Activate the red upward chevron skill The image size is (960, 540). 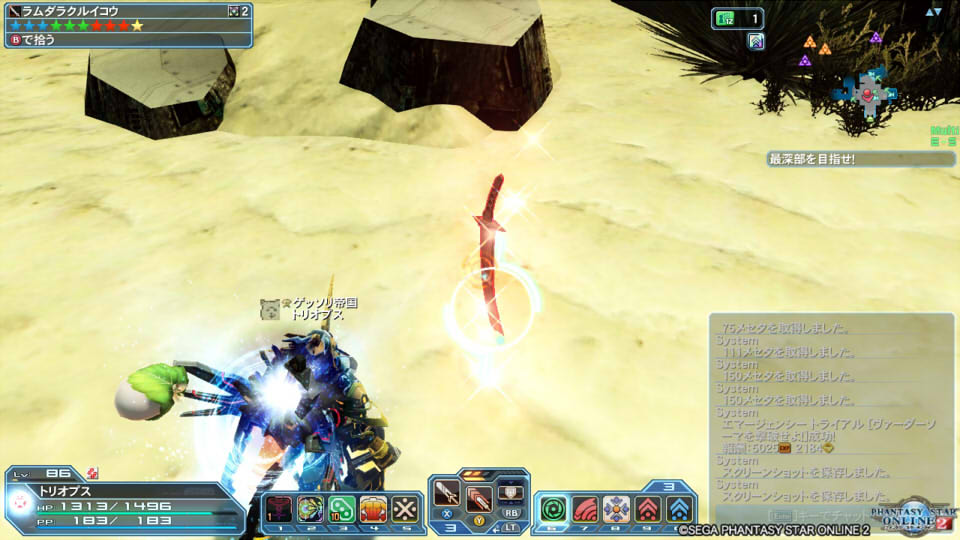click(x=647, y=509)
